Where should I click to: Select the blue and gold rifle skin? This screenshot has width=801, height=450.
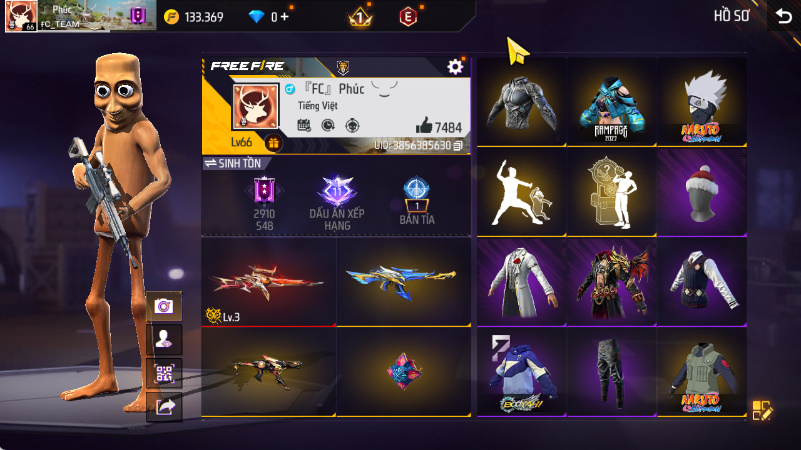coord(403,282)
